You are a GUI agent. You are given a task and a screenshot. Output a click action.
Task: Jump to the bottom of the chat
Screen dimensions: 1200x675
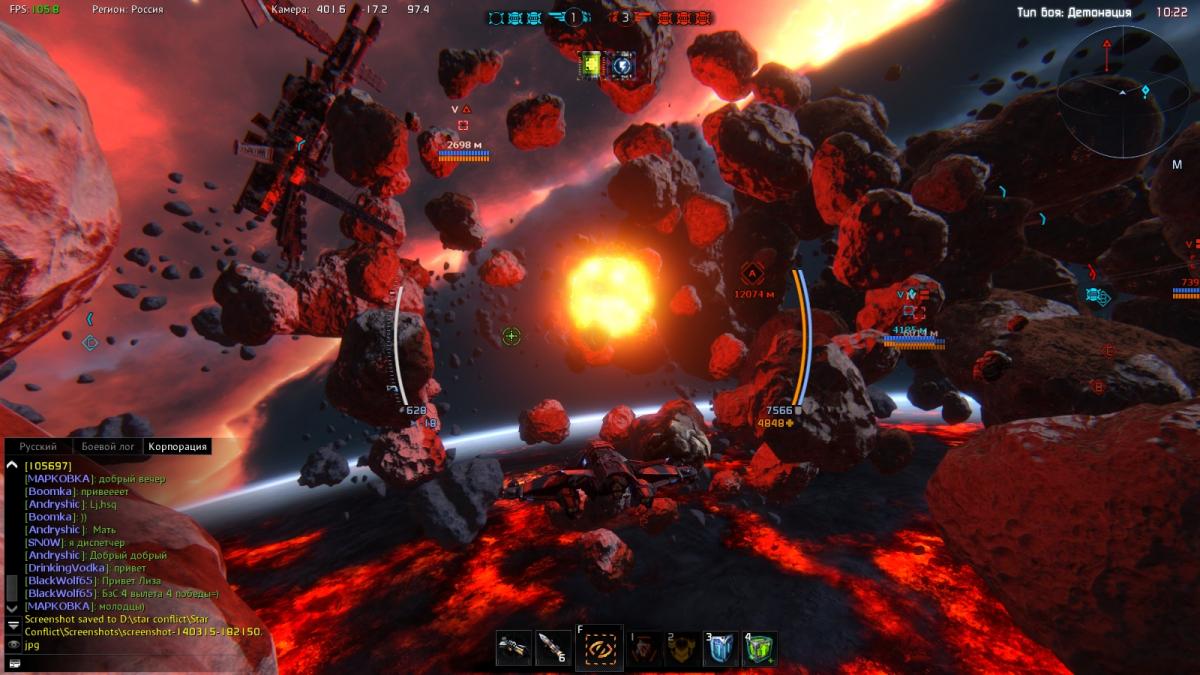coord(13,624)
